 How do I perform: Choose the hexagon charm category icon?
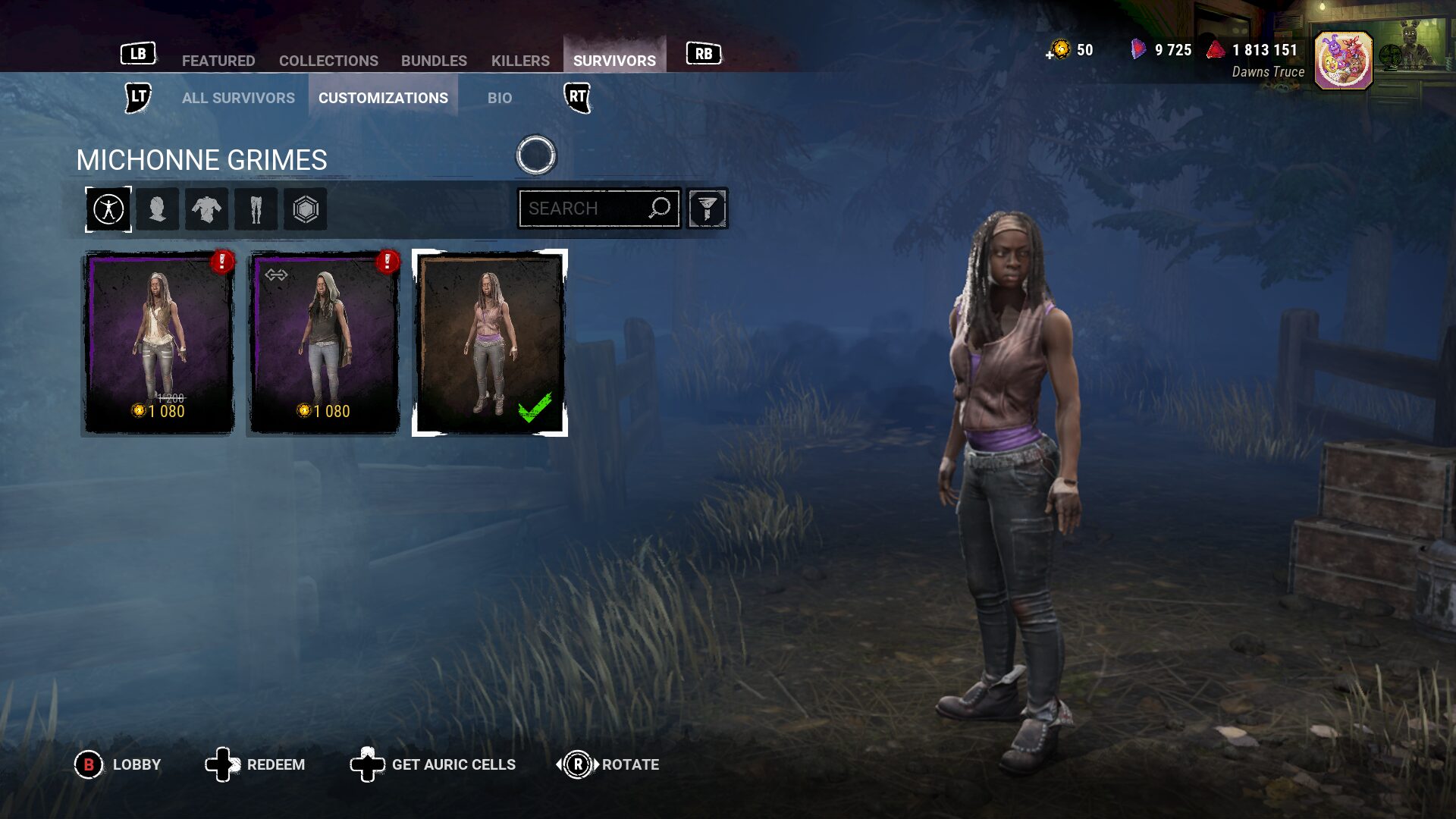pyautogui.click(x=305, y=209)
